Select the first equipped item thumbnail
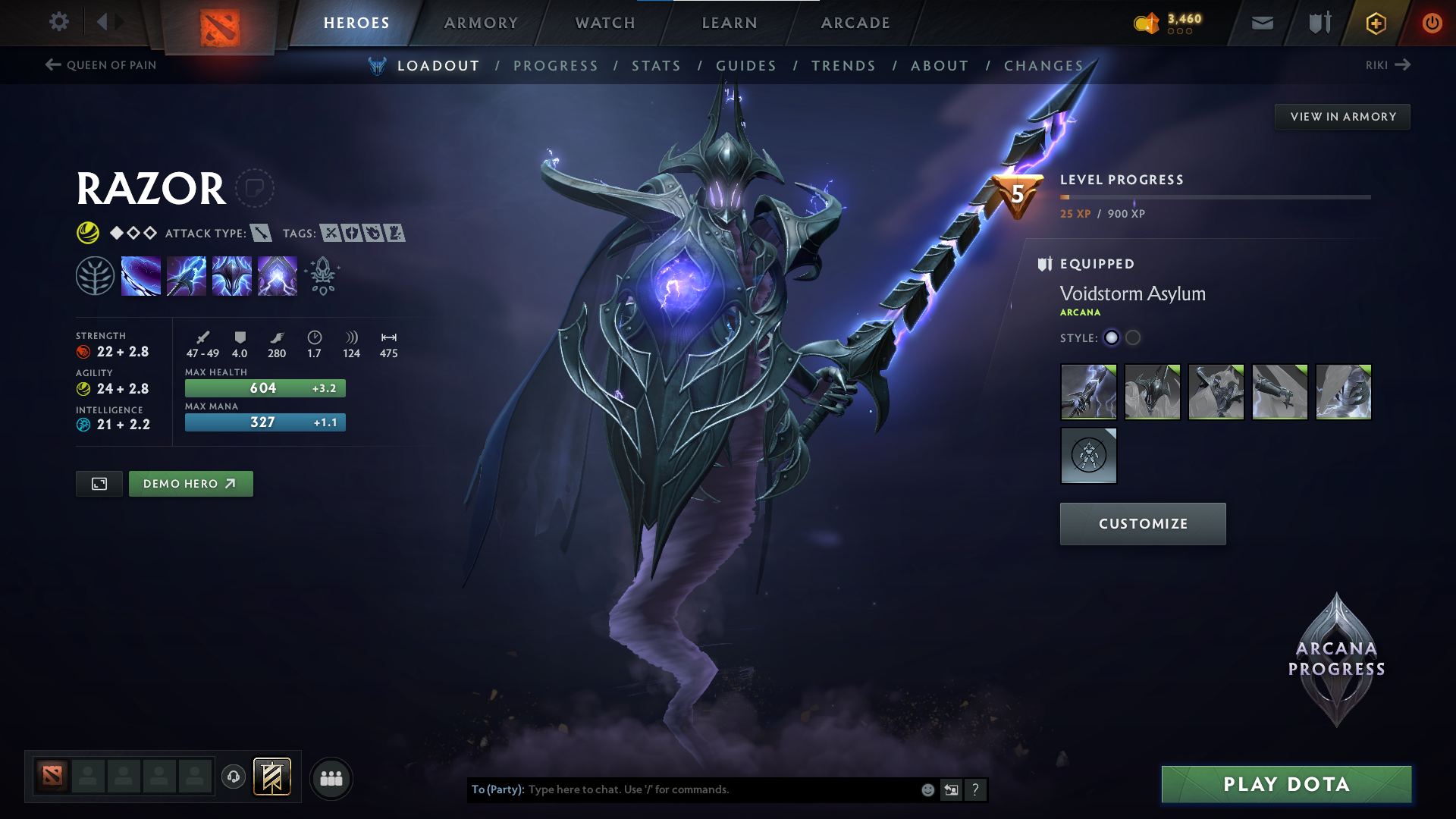This screenshot has width=1456, height=819. pos(1088,392)
